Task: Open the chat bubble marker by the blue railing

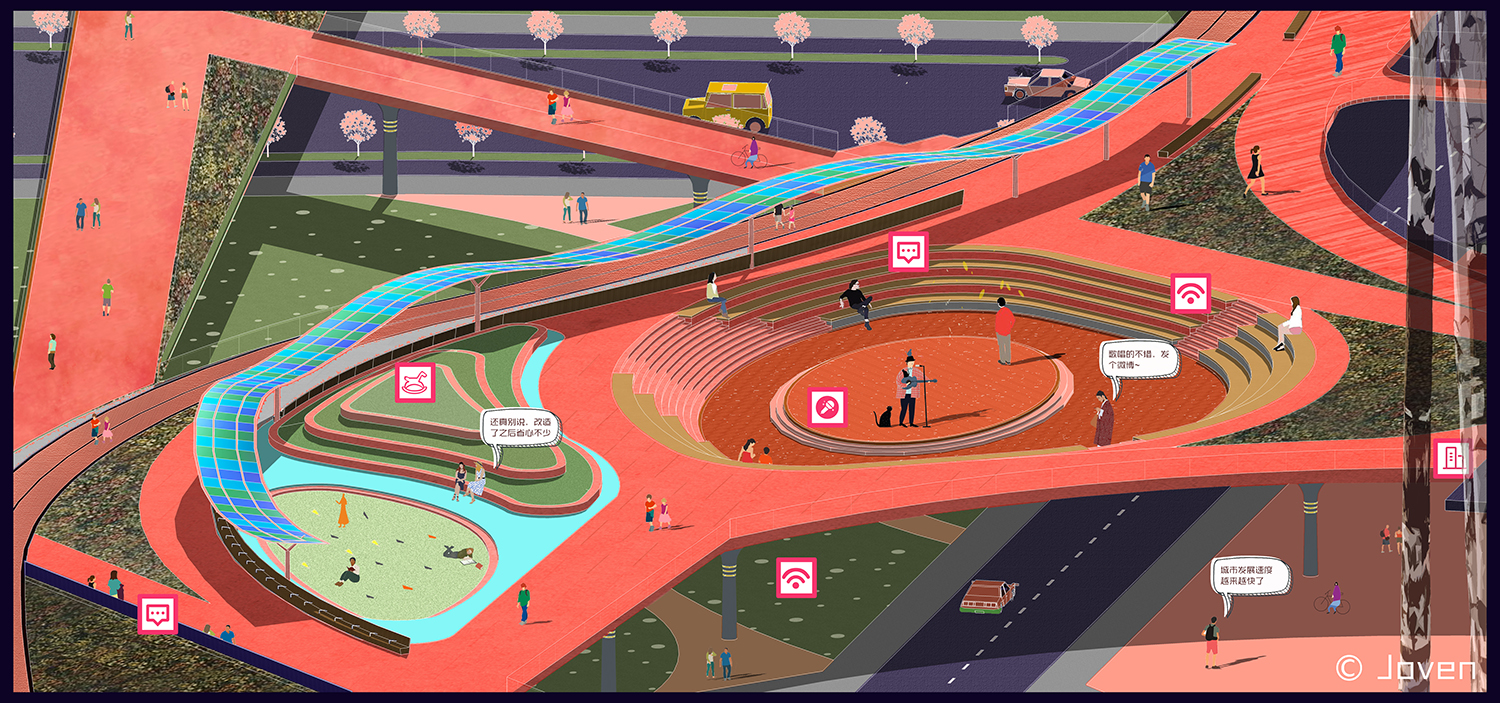Action: point(157,614)
